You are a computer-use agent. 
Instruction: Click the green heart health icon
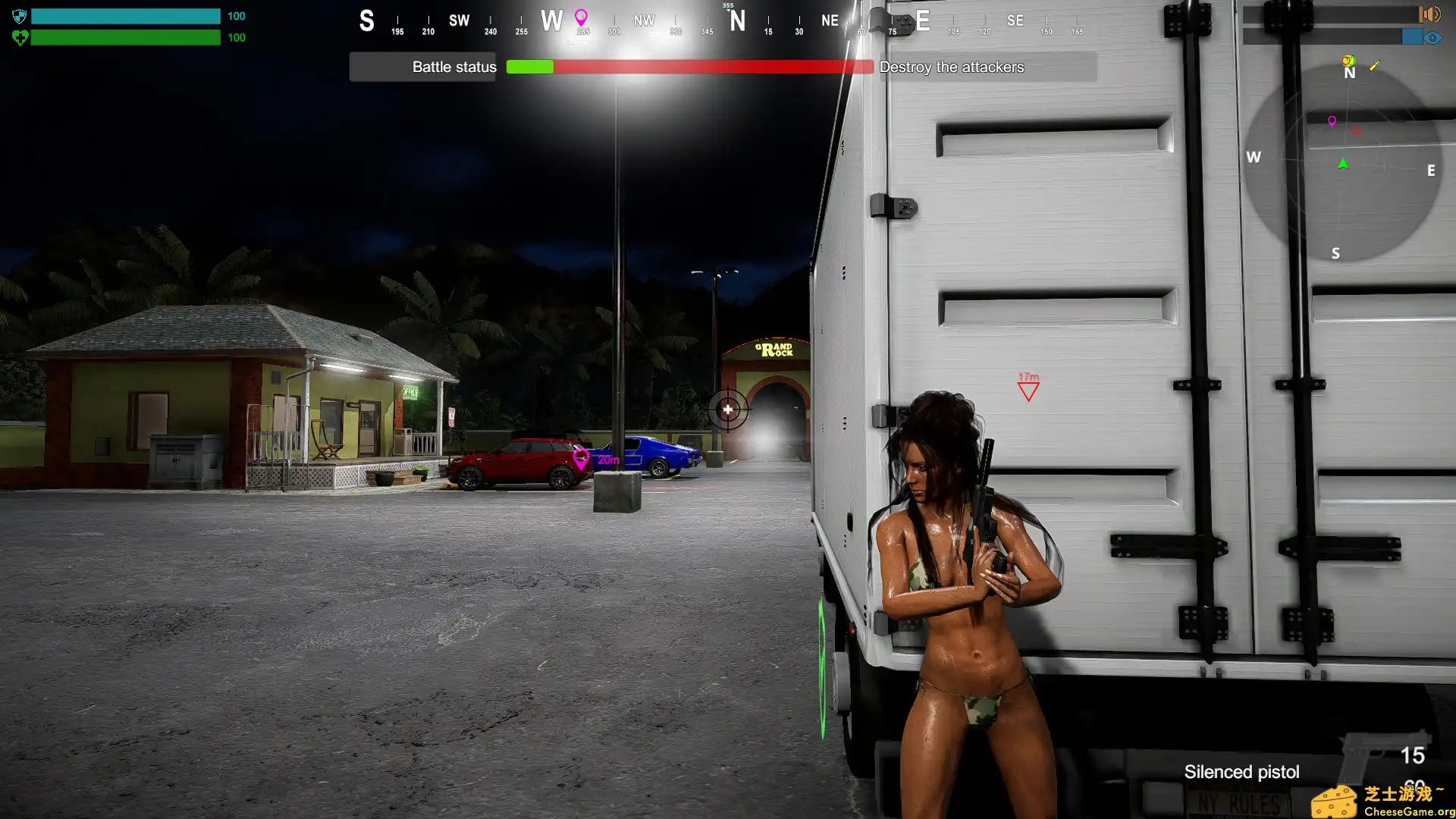20,37
